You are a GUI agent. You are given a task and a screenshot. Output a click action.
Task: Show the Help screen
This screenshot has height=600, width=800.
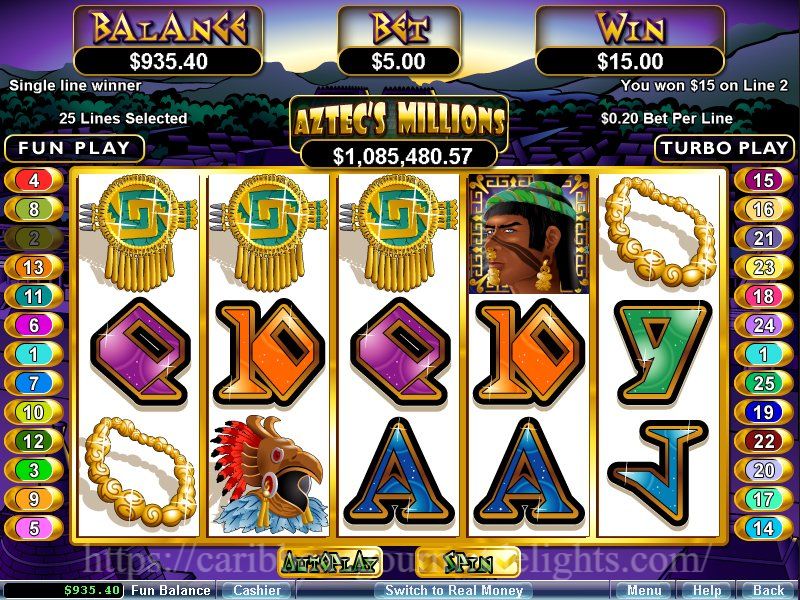tap(707, 591)
